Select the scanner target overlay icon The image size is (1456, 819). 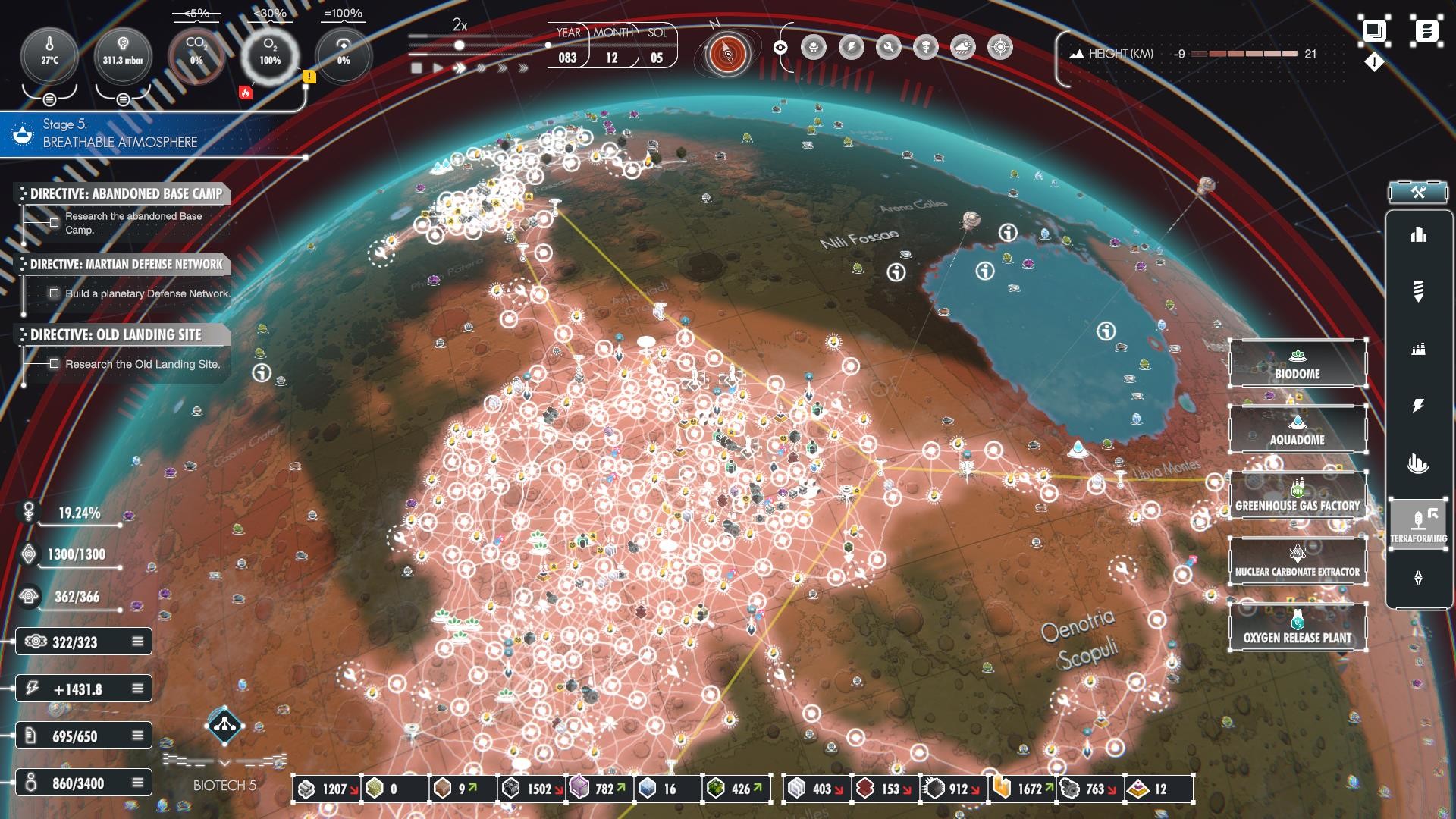[1000, 46]
